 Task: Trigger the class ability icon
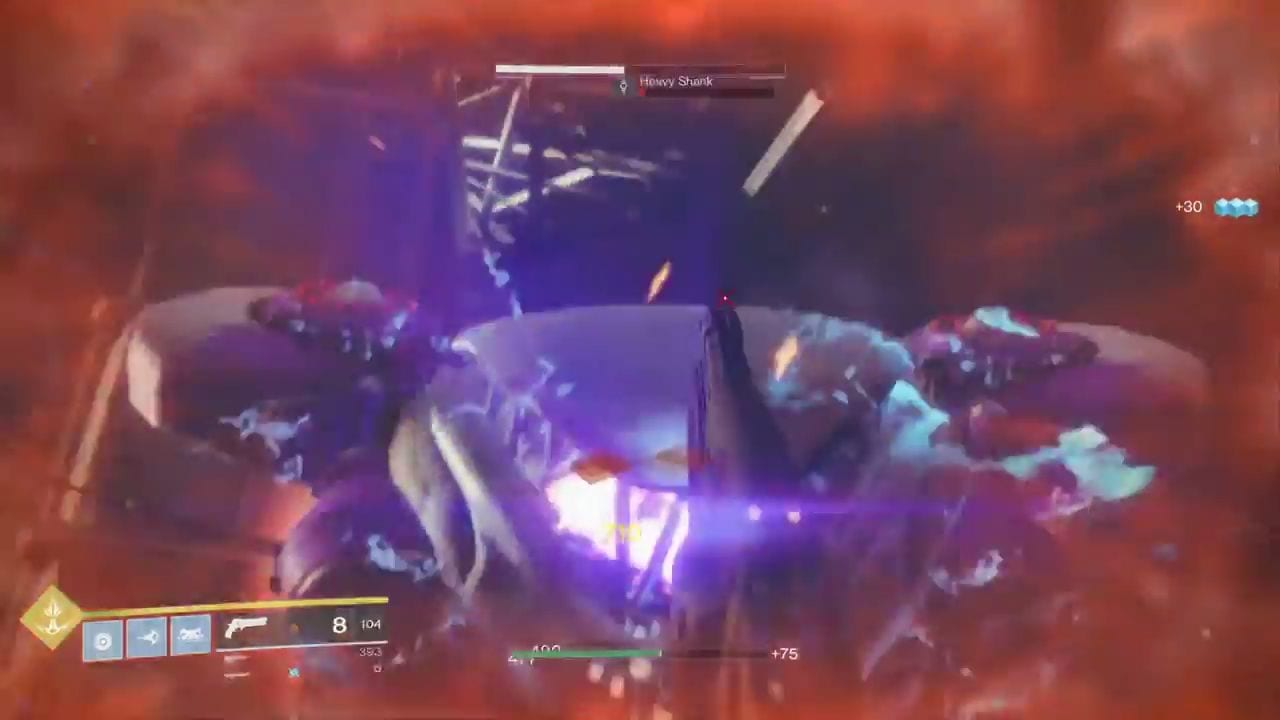click(x=191, y=636)
